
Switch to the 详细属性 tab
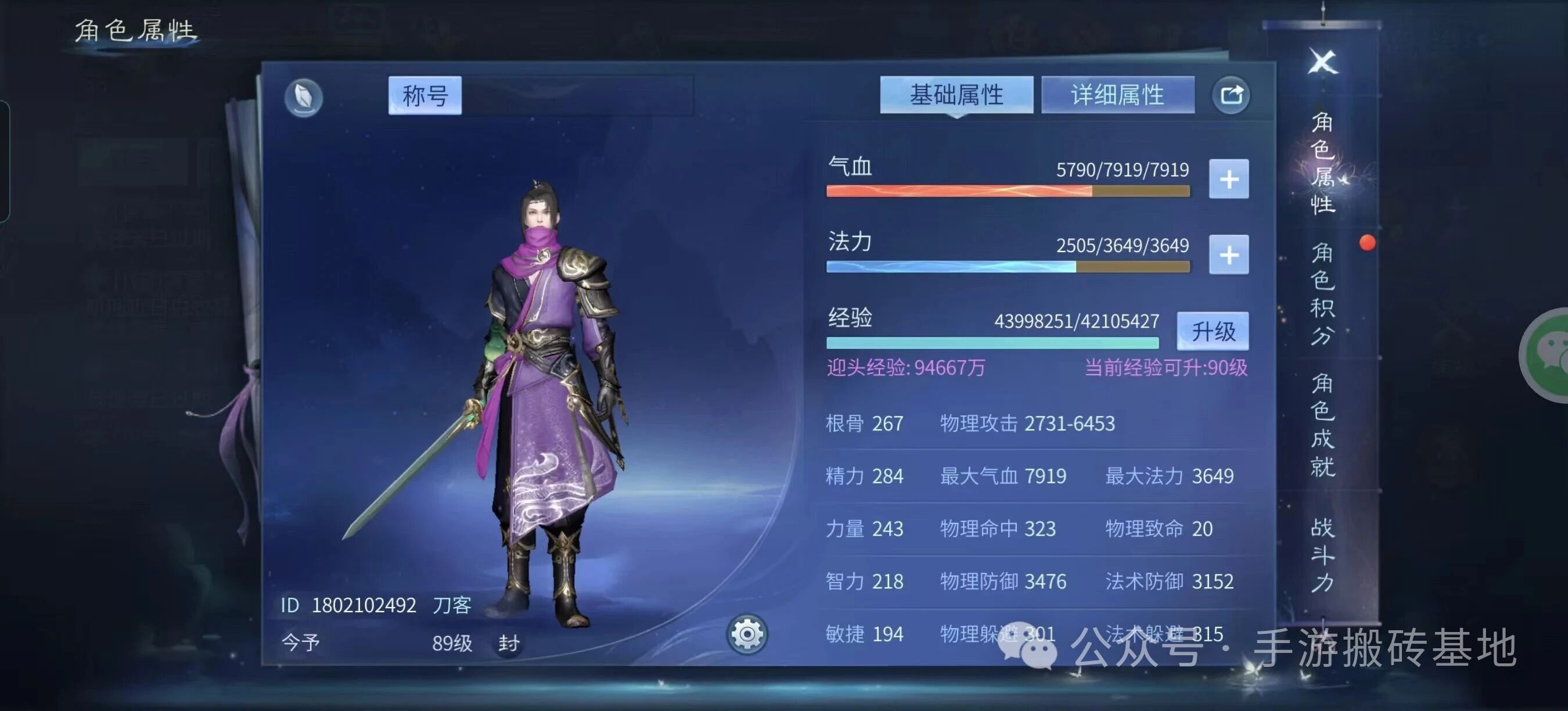pyautogui.click(x=1118, y=94)
